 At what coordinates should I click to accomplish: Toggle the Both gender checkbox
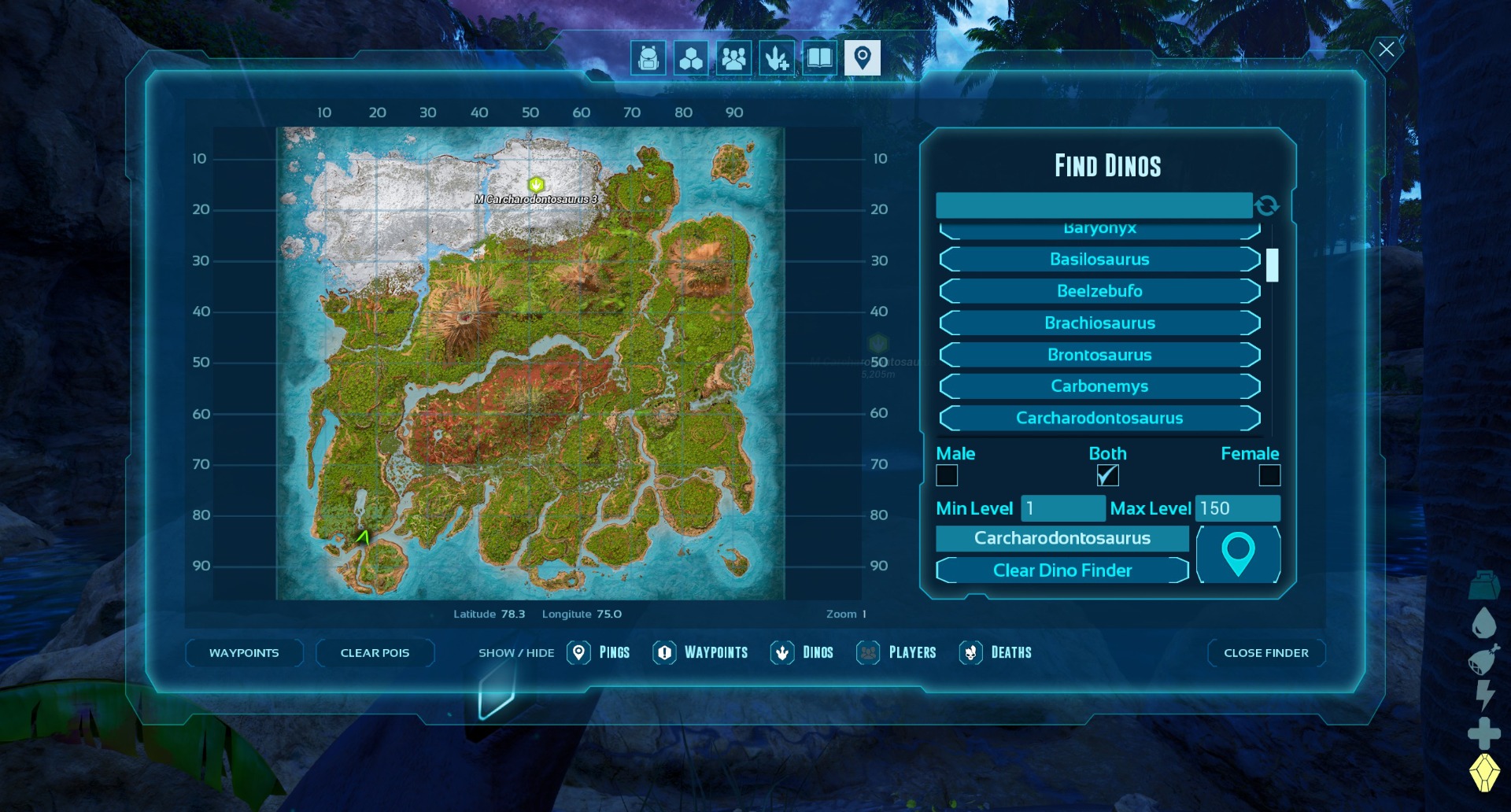[1107, 475]
